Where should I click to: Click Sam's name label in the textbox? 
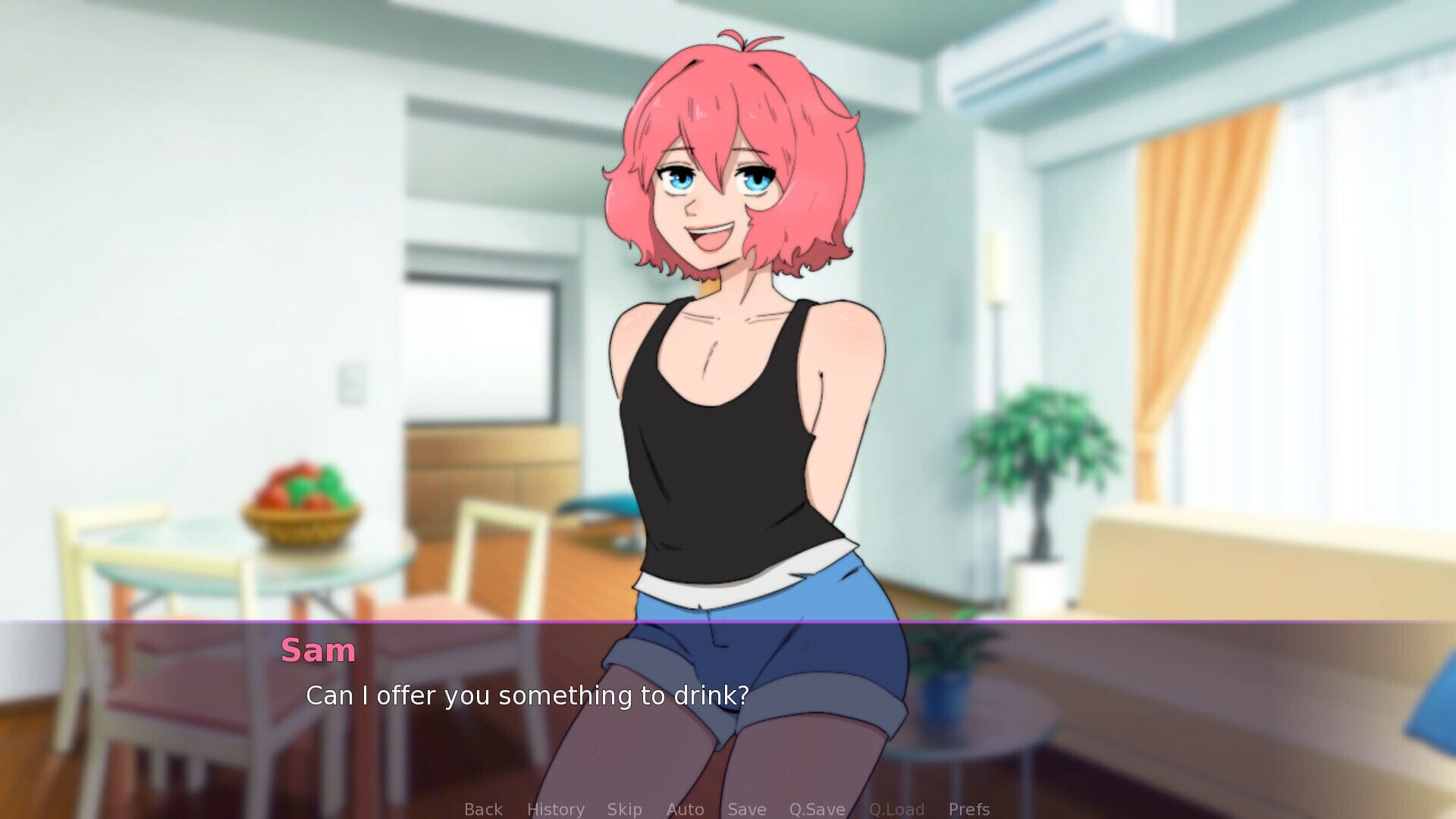(318, 651)
